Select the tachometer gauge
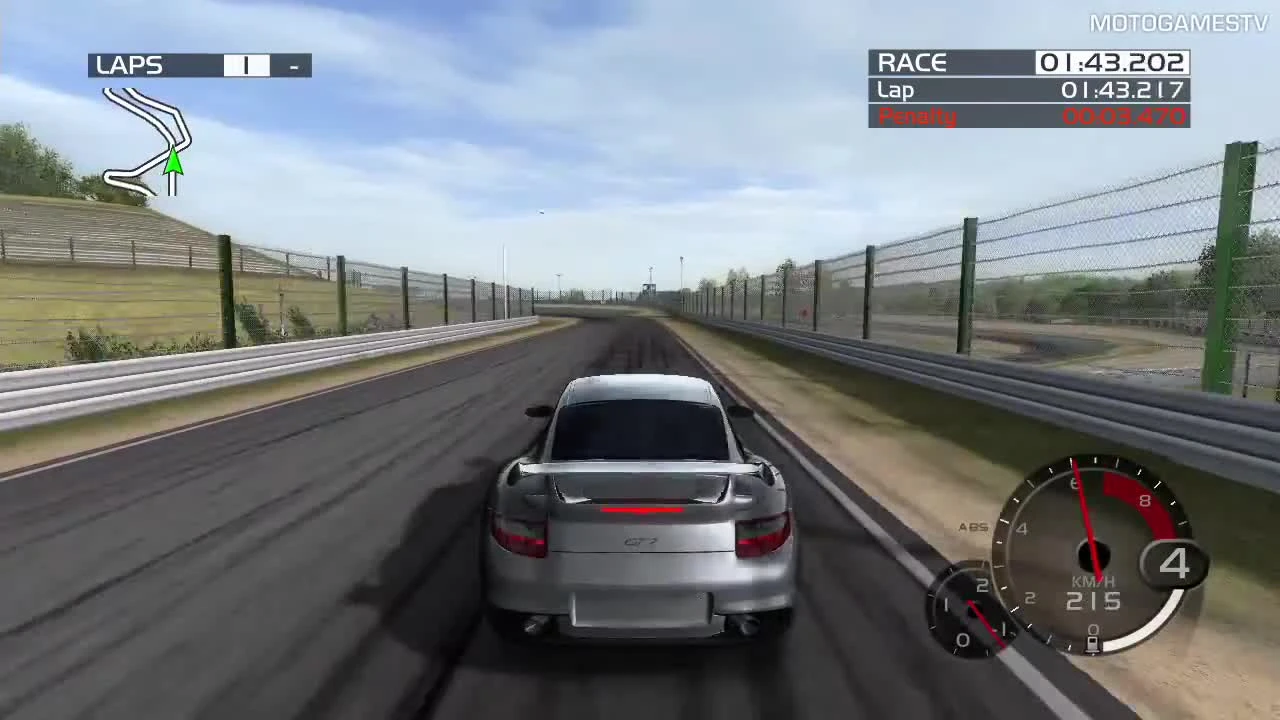1280x720 pixels. point(1095,555)
